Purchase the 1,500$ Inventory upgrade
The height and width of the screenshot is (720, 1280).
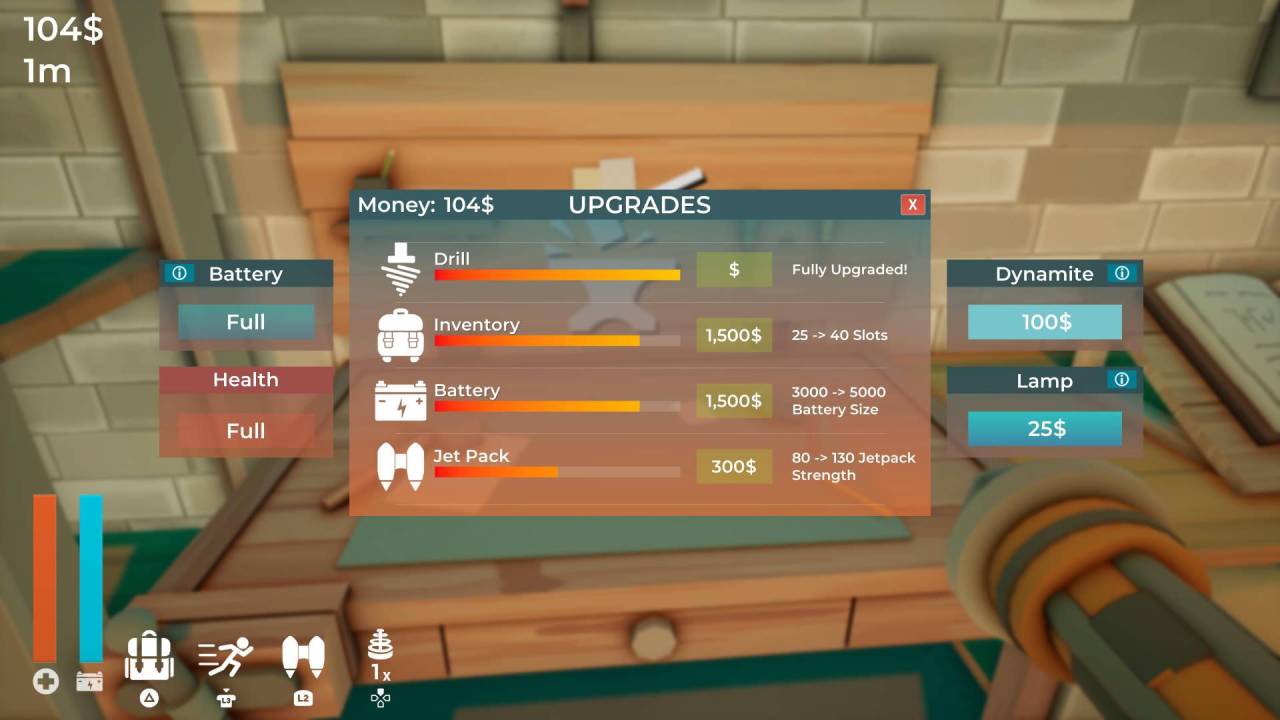point(734,335)
